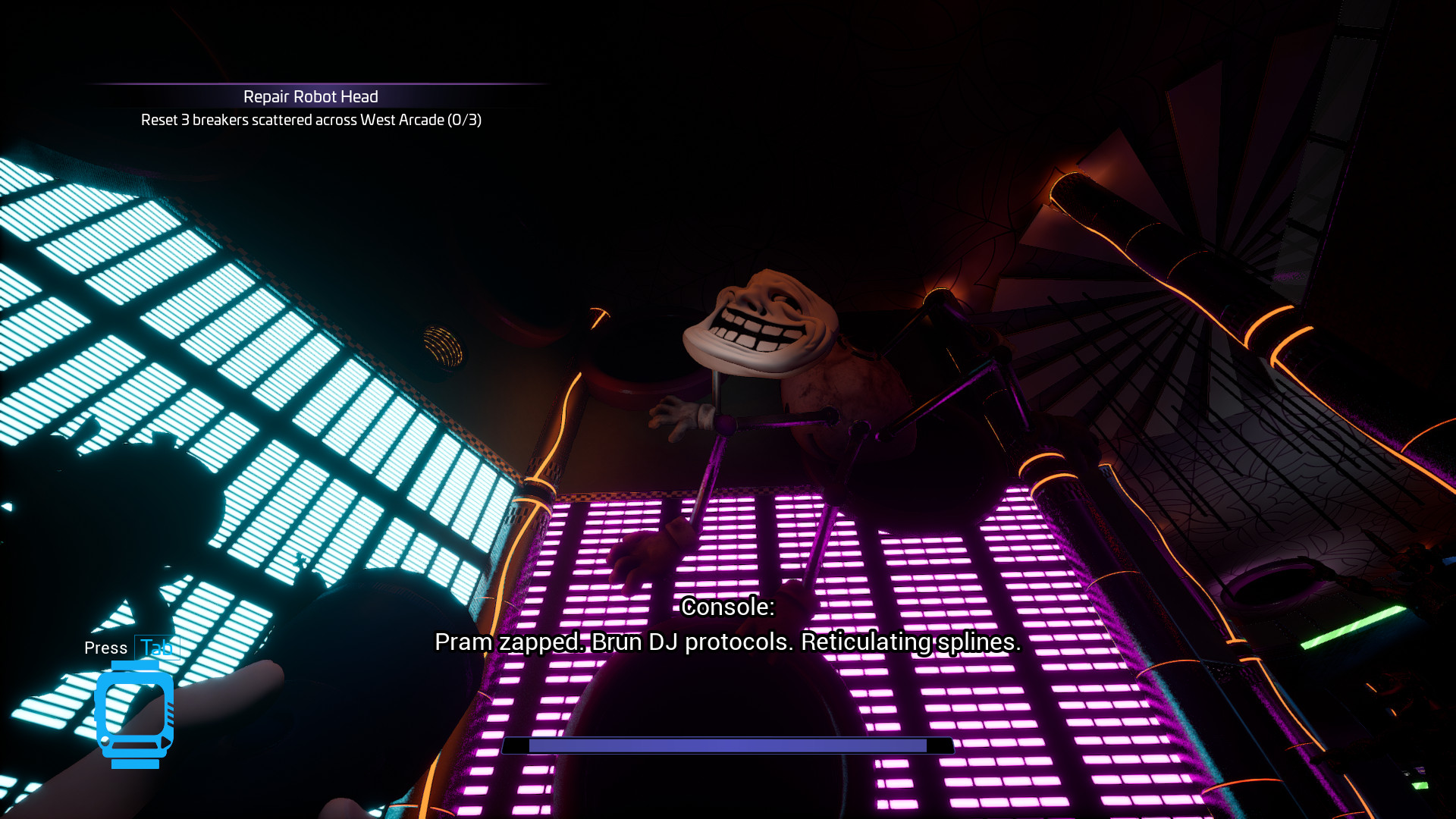Viewport: 1456px width, 819px height.
Task: Click the blue progress bar at bottom
Action: (x=726, y=745)
